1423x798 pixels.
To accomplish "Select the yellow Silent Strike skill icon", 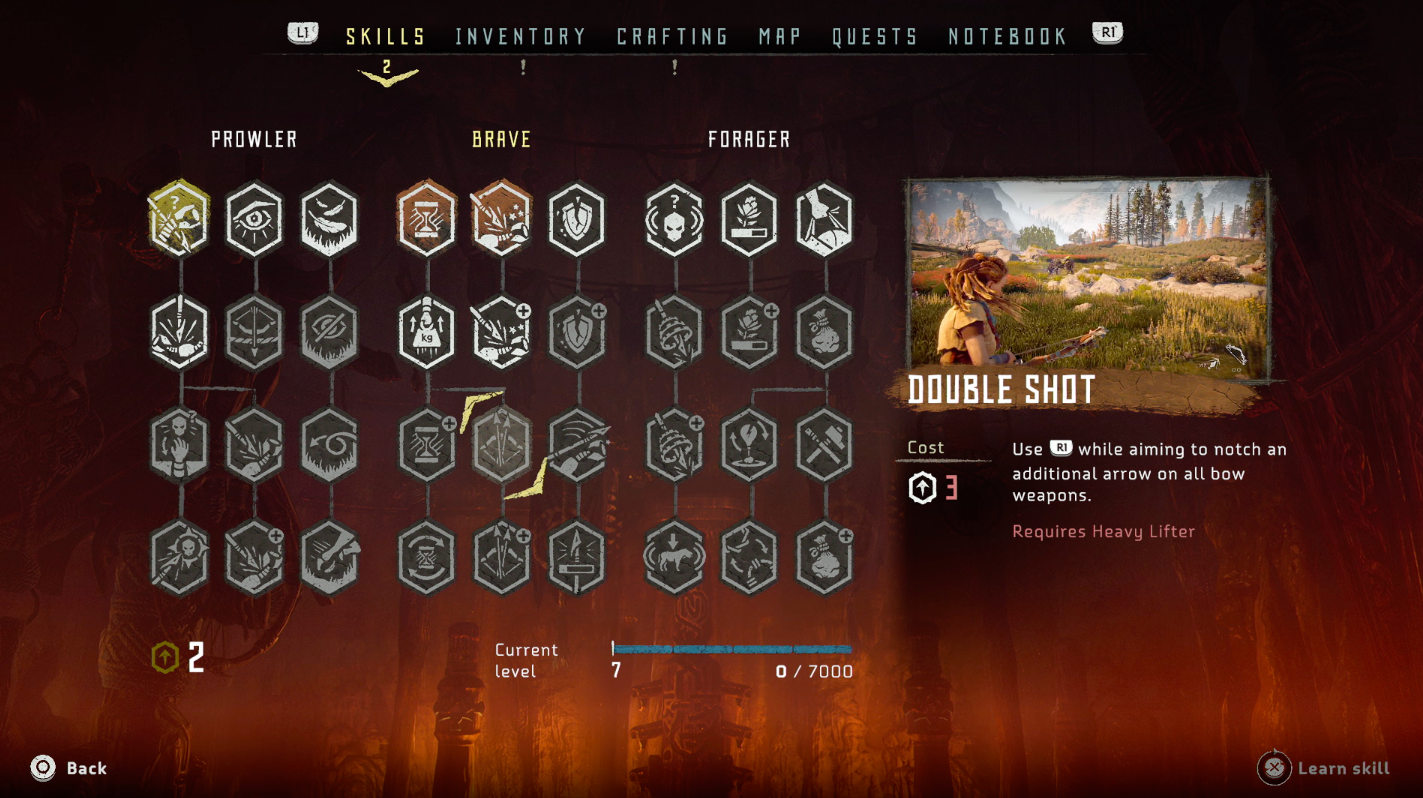I will (x=180, y=218).
